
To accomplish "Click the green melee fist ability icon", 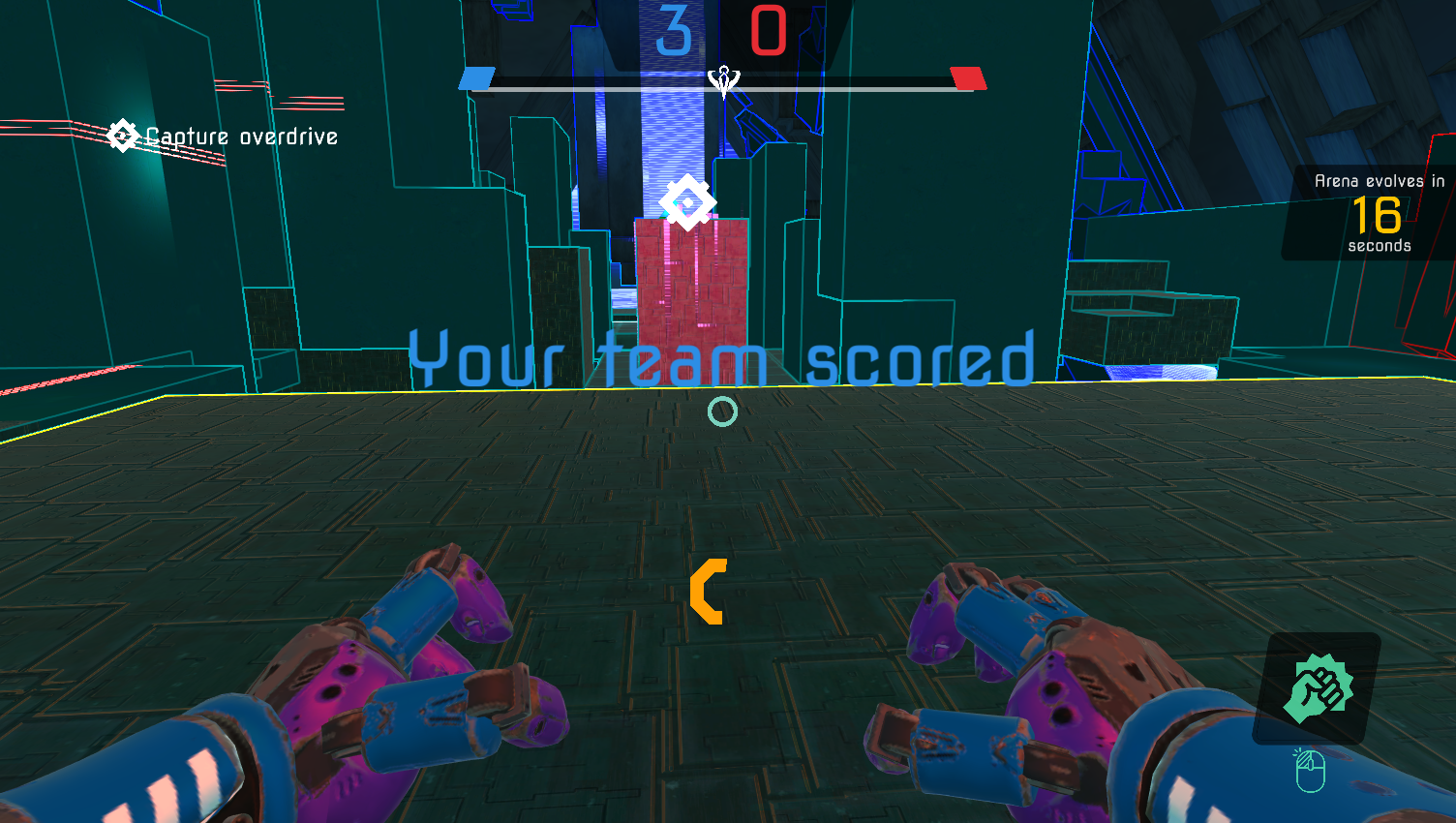I will 1319,689.
